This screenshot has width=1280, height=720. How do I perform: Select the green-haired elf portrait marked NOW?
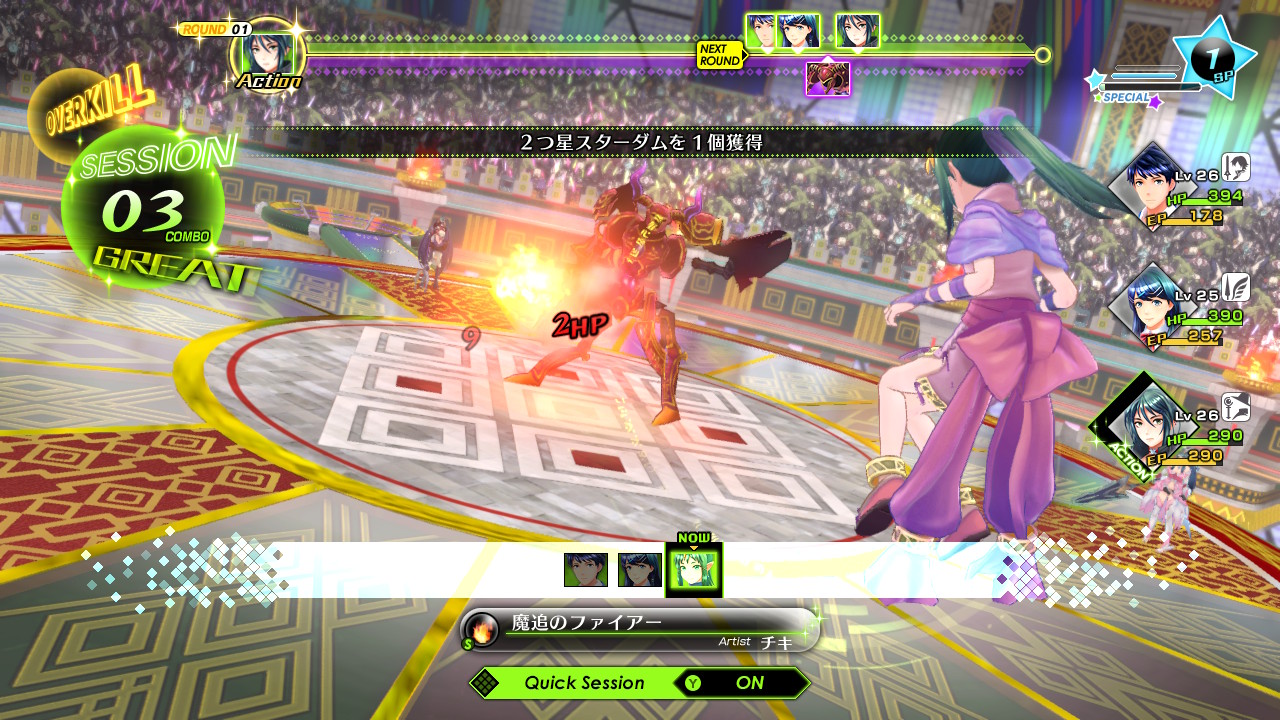point(693,570)
